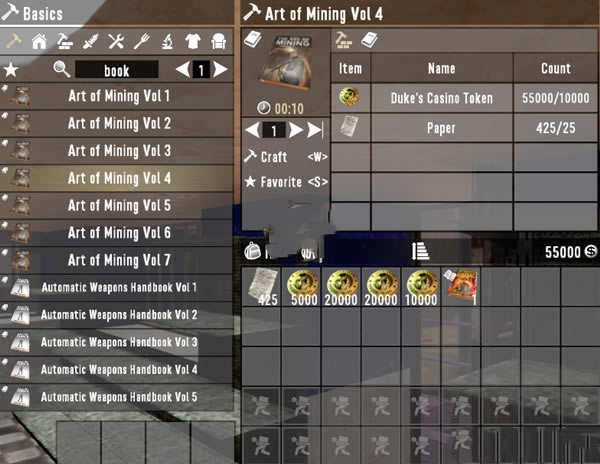The width and height of the screenshot is (600, 464).
Task: Open Automatic Weapons Handbook Vol 1 recipe
Action: click(x=118, y=288)
